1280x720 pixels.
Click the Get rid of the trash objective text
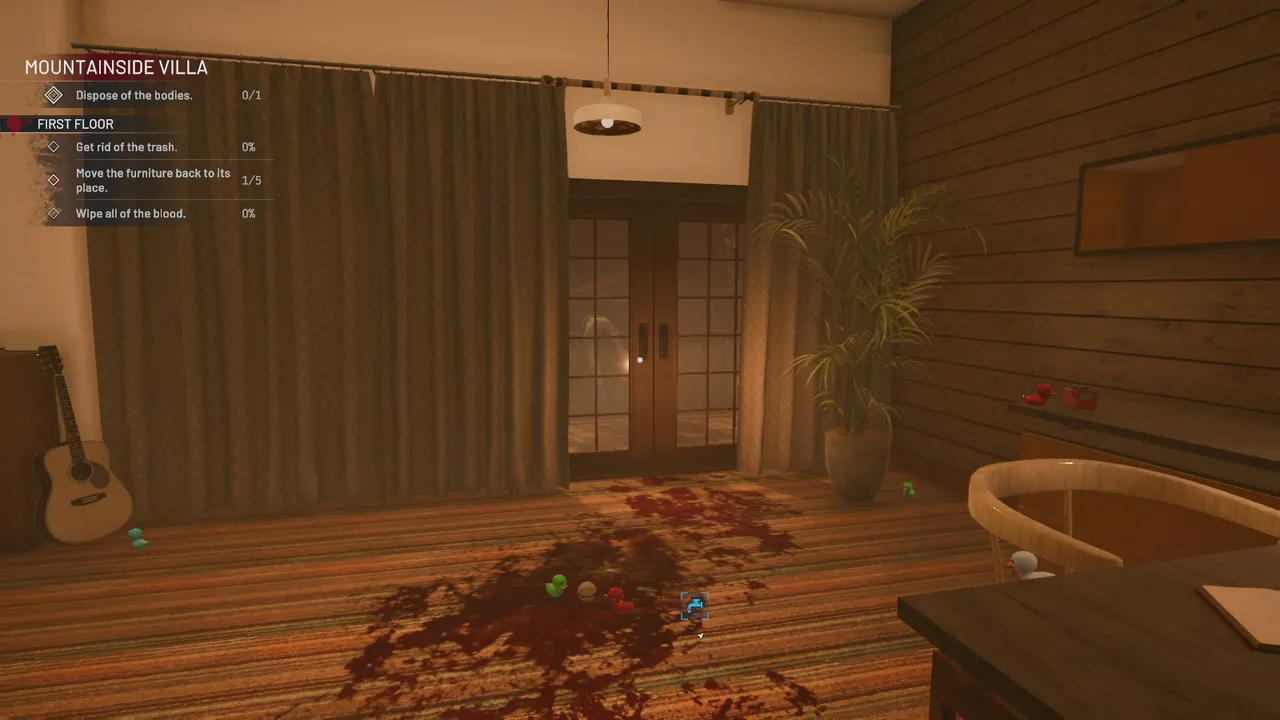click(x=126, y=146)
